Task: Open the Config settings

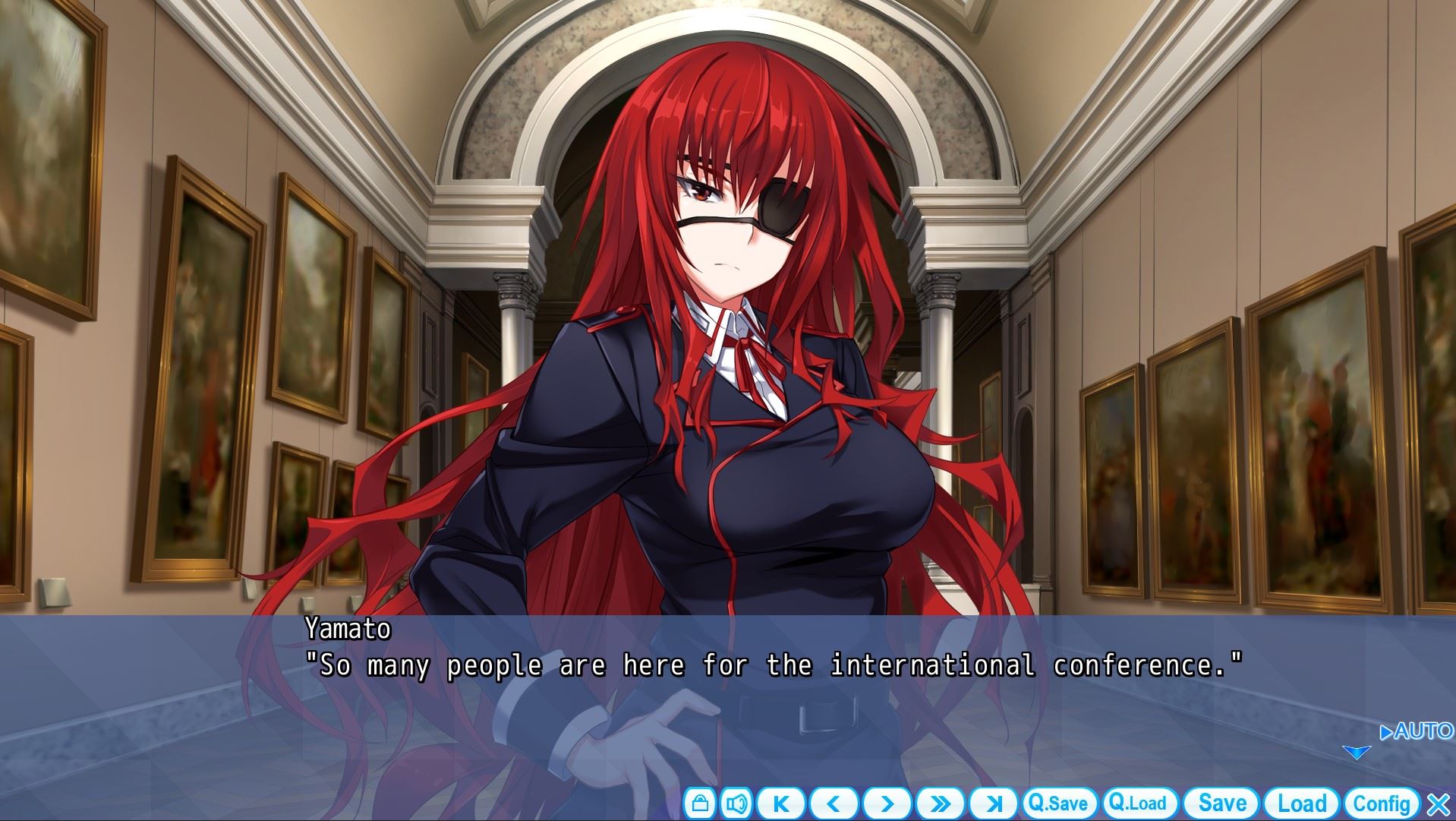Action: point(1382,804)
